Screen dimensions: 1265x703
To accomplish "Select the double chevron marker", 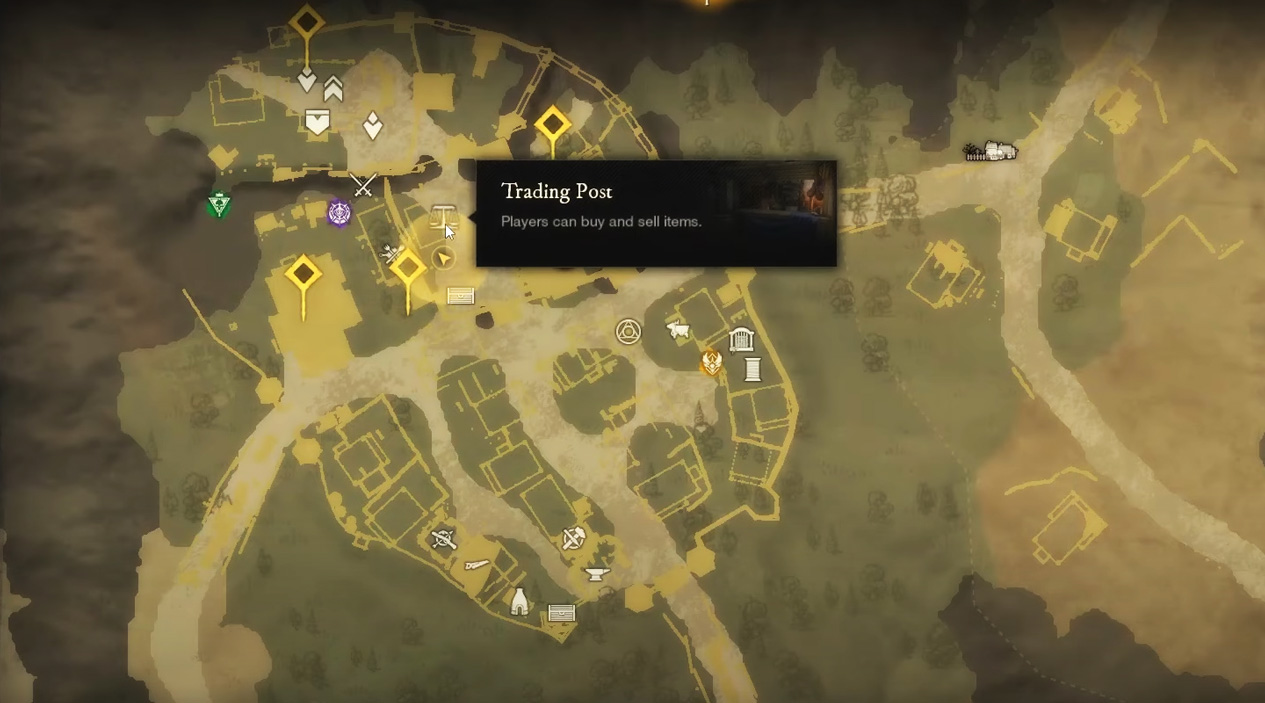I will (x=333, y=90).
